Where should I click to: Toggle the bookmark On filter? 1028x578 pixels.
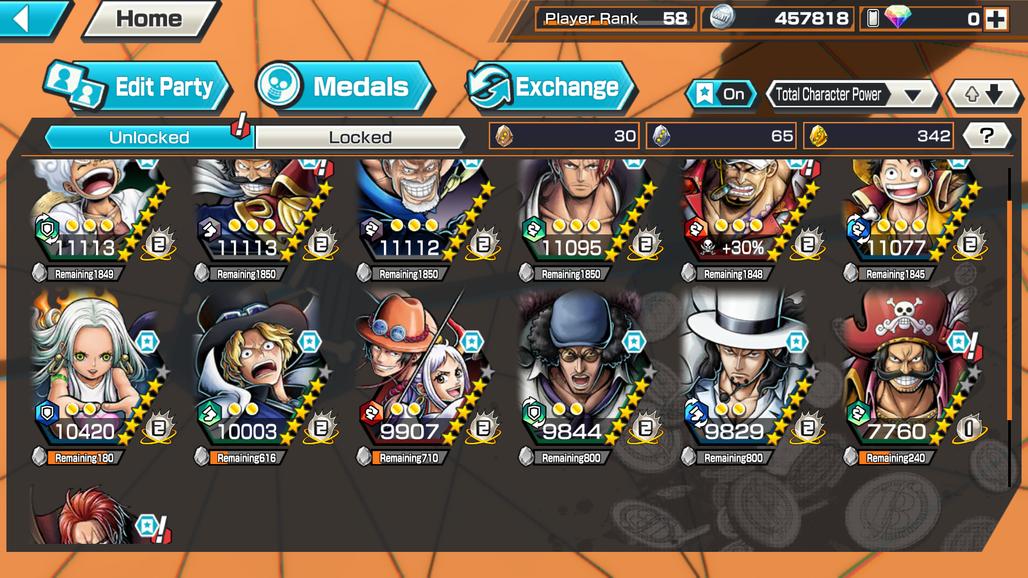(x=721, y=94)
